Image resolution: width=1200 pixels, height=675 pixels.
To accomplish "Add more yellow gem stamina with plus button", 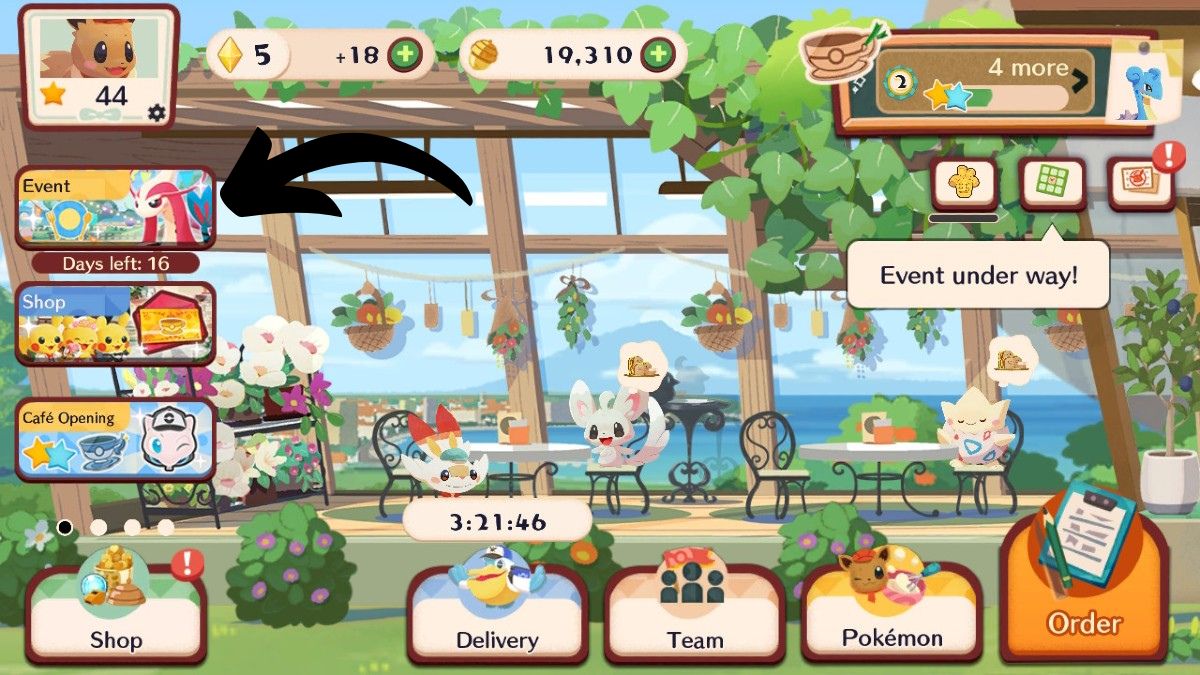I will (x=404, y=54).
